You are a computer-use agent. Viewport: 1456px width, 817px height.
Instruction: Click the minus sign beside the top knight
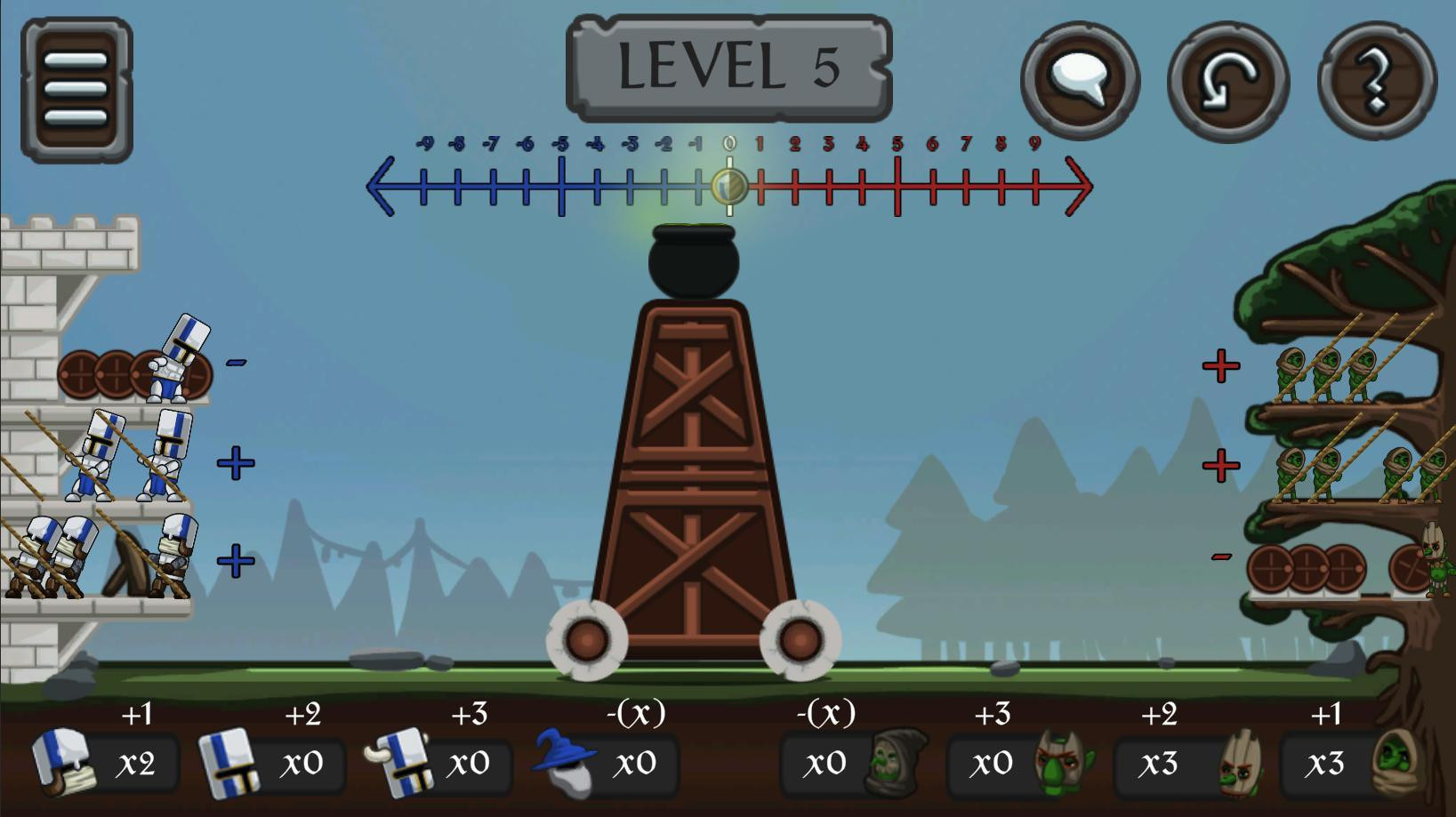[234, 362]
